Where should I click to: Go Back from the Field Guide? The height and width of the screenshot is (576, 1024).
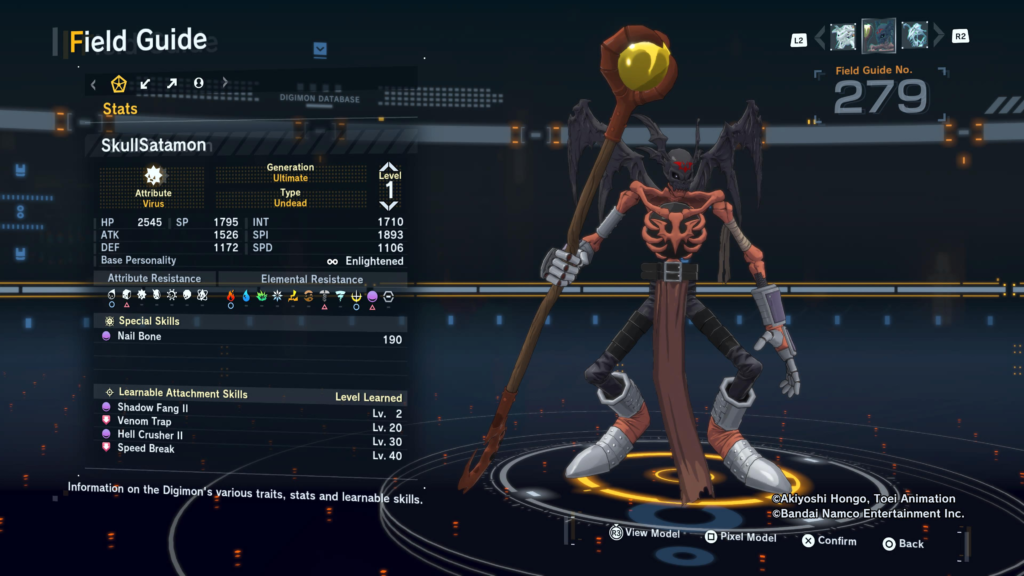[903, 543]
